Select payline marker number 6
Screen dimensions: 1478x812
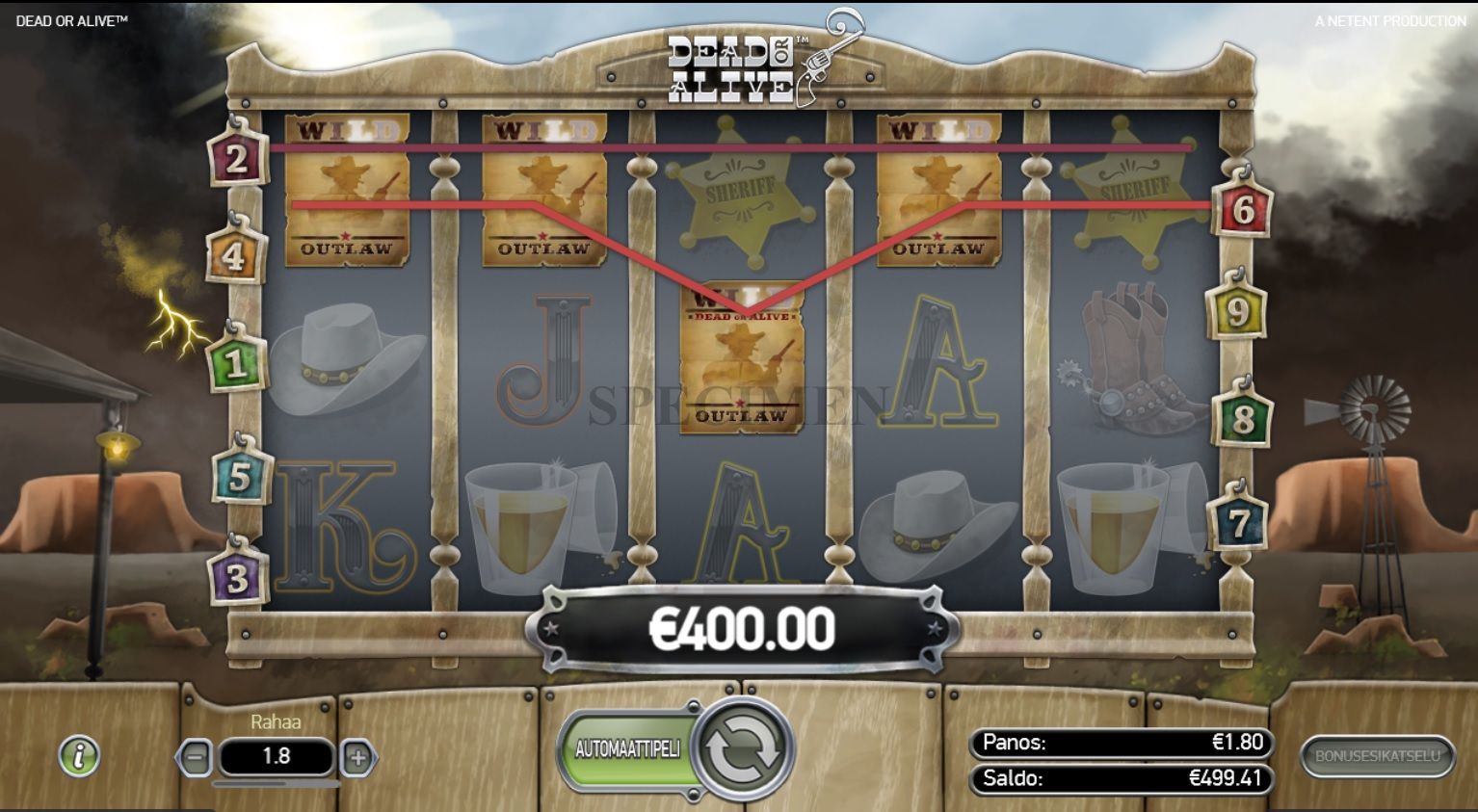[x=1245, y=210]
